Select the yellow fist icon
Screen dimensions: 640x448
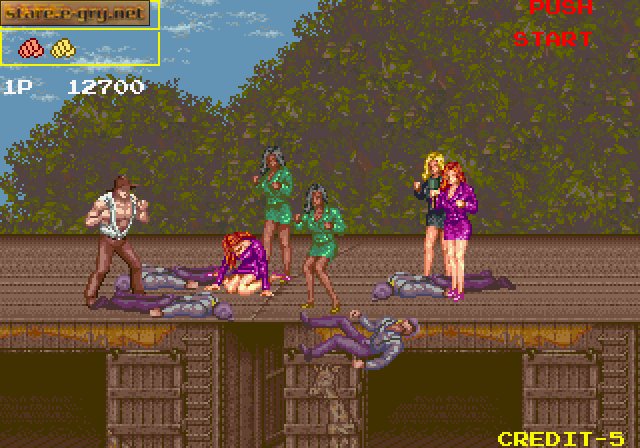click(63, 47)
